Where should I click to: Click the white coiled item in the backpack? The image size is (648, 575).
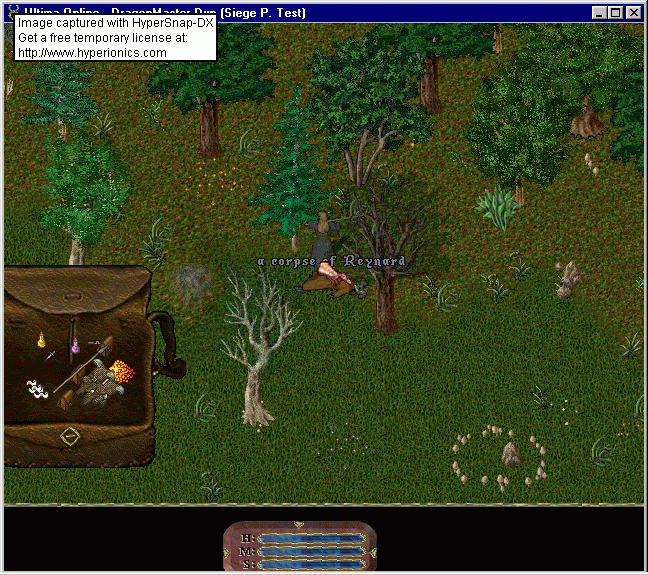click(38, 388)
